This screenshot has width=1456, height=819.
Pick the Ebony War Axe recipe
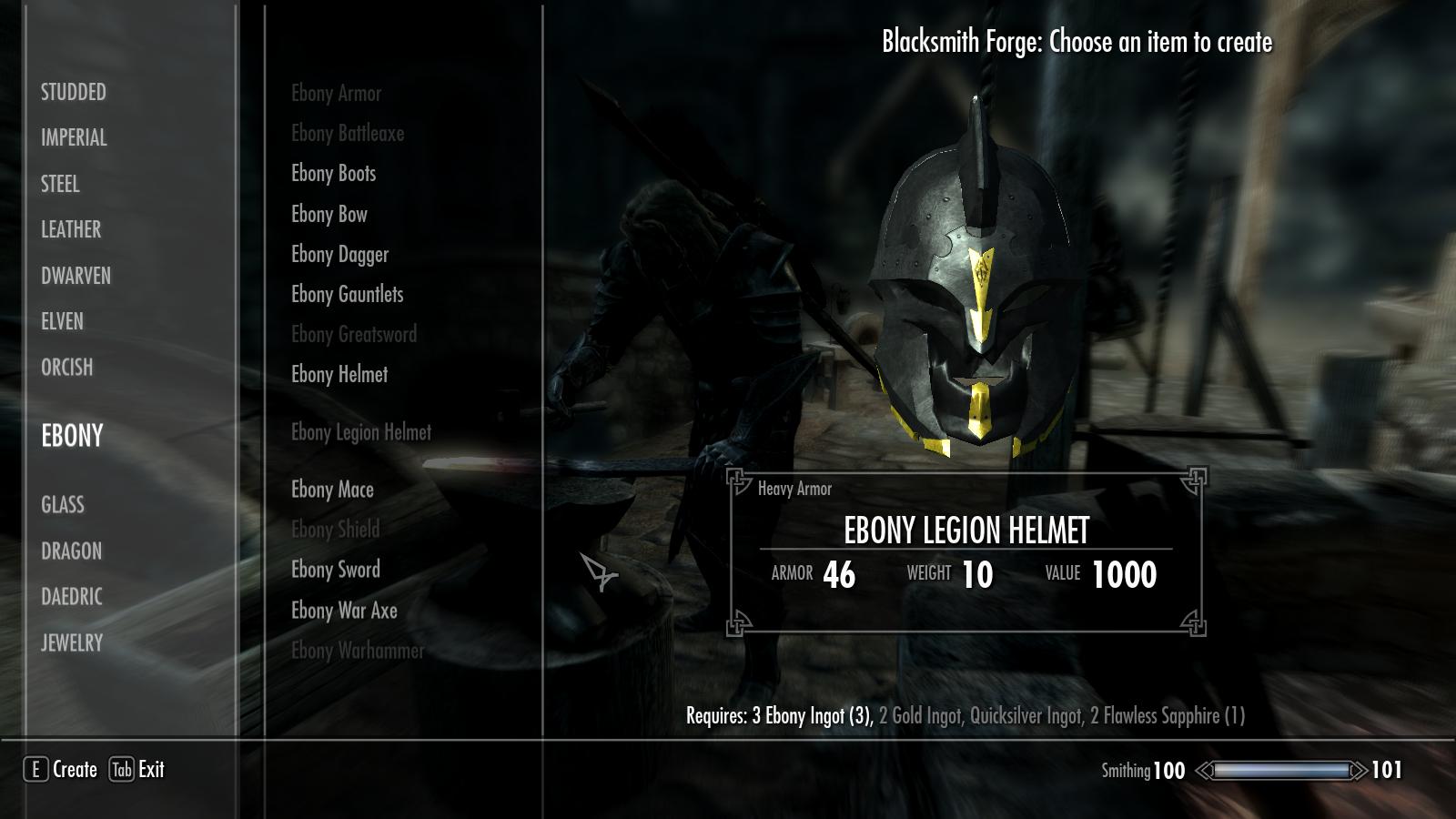[x=344, y=610]
